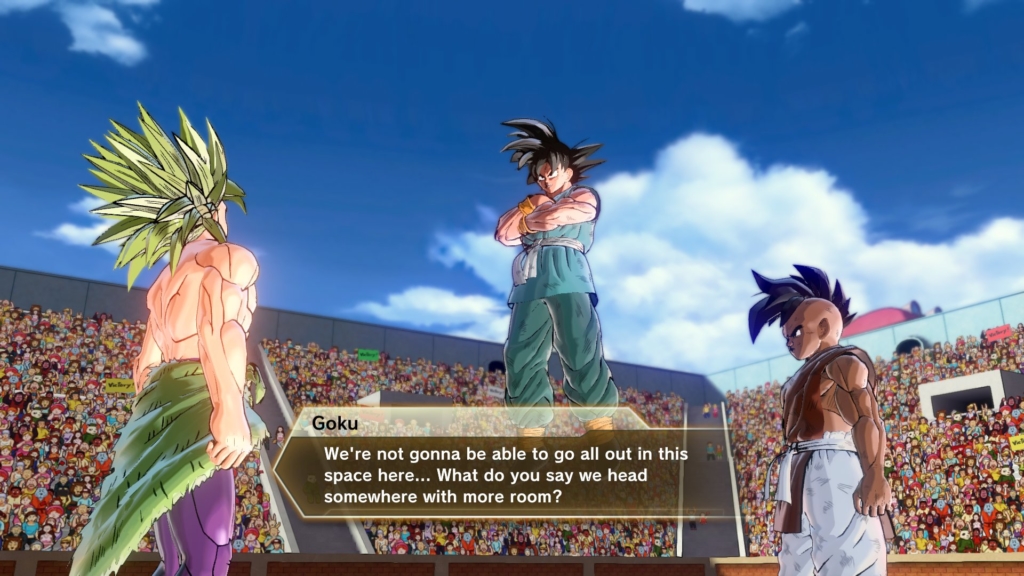This screenshot has width=1024, height=576.
Task: Advance Goku's dialogue text box
Action: (505, 467)
